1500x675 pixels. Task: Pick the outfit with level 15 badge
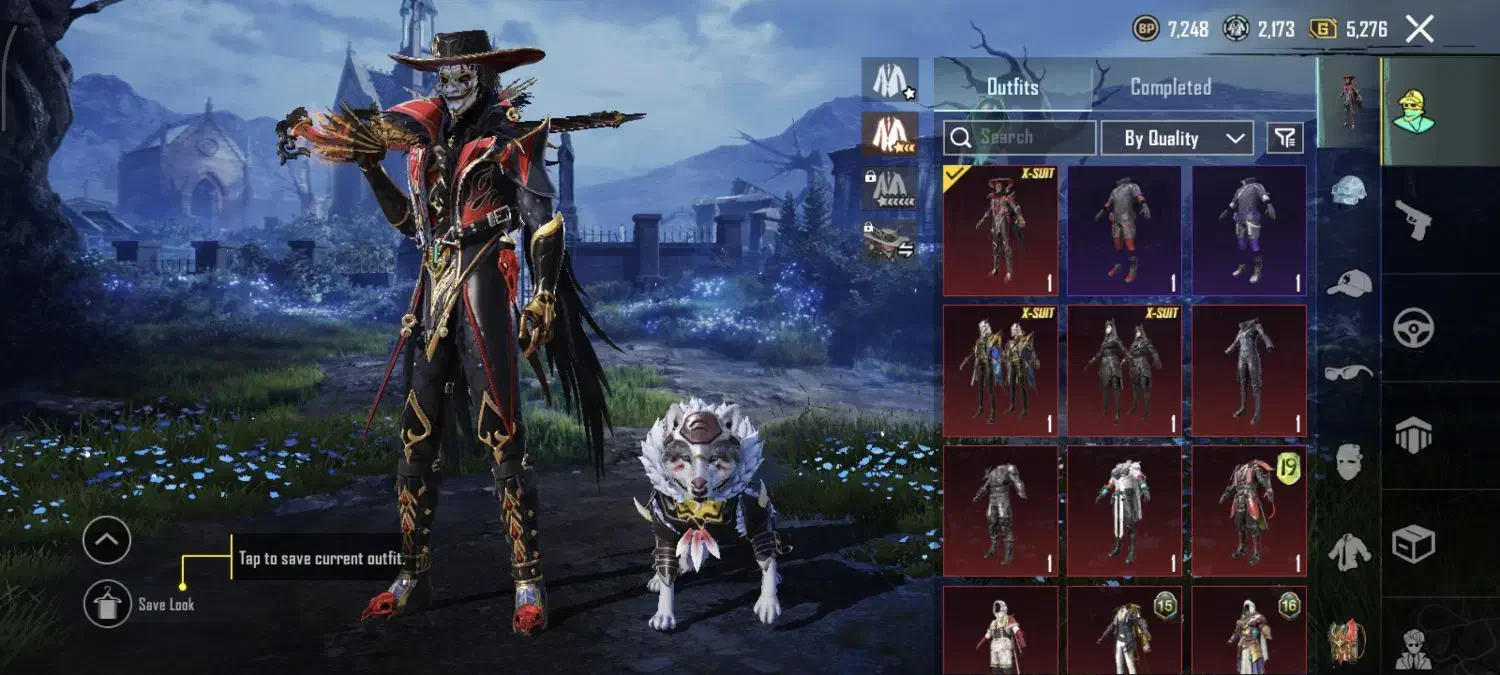click(1124, 630)
